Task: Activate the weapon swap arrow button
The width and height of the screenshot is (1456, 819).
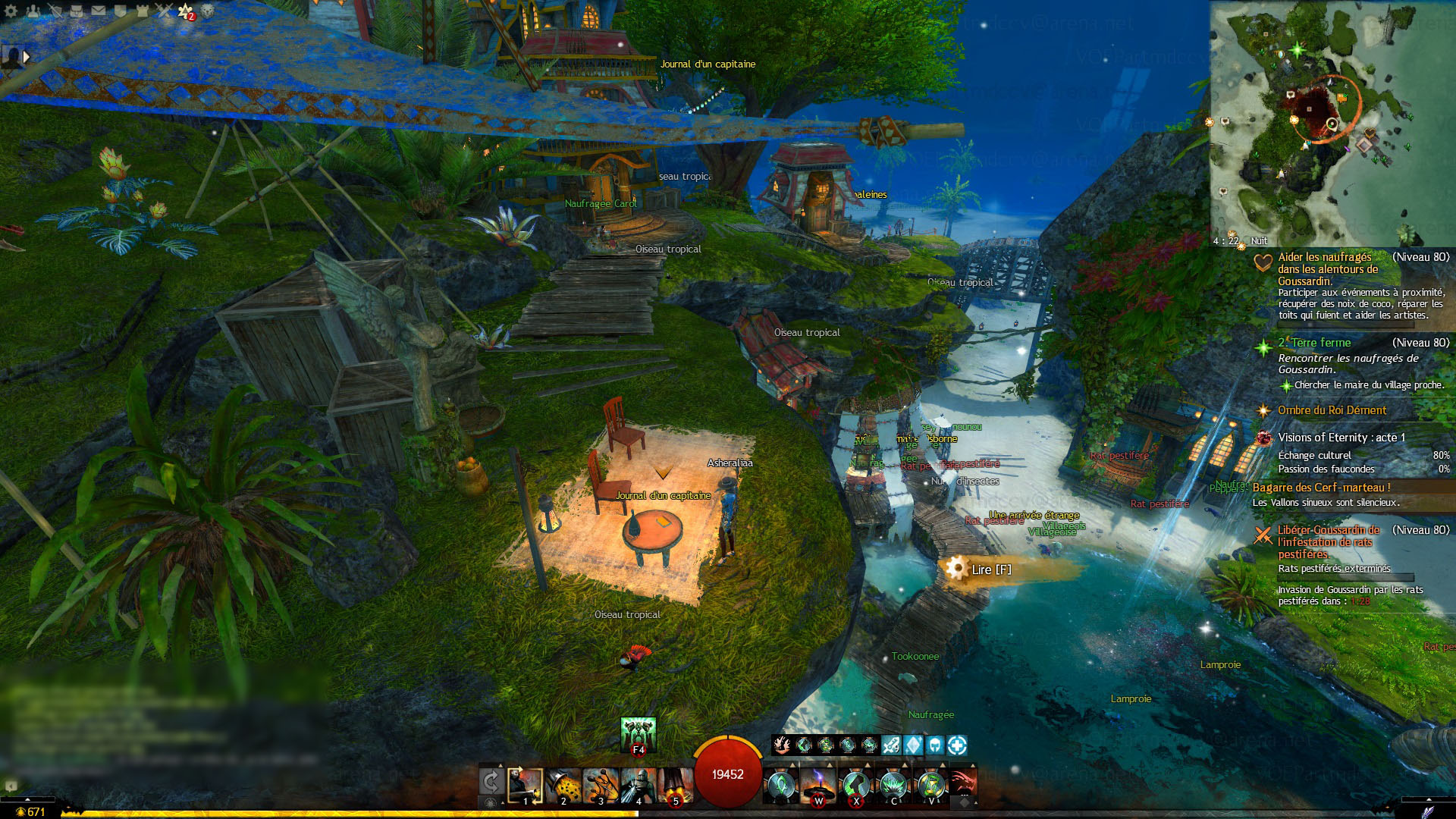Action: (491, 782)
